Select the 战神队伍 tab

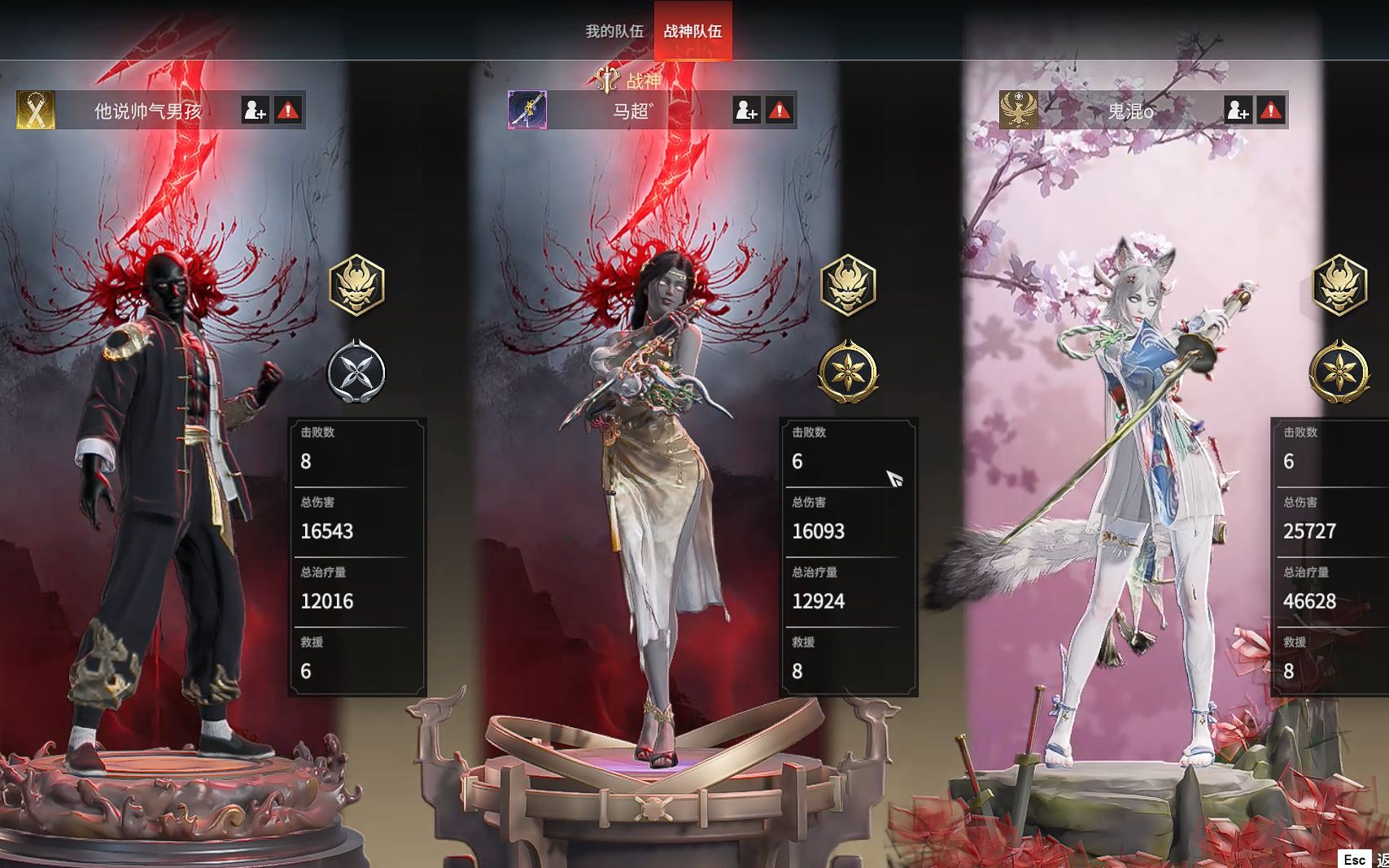click(692, 31)
